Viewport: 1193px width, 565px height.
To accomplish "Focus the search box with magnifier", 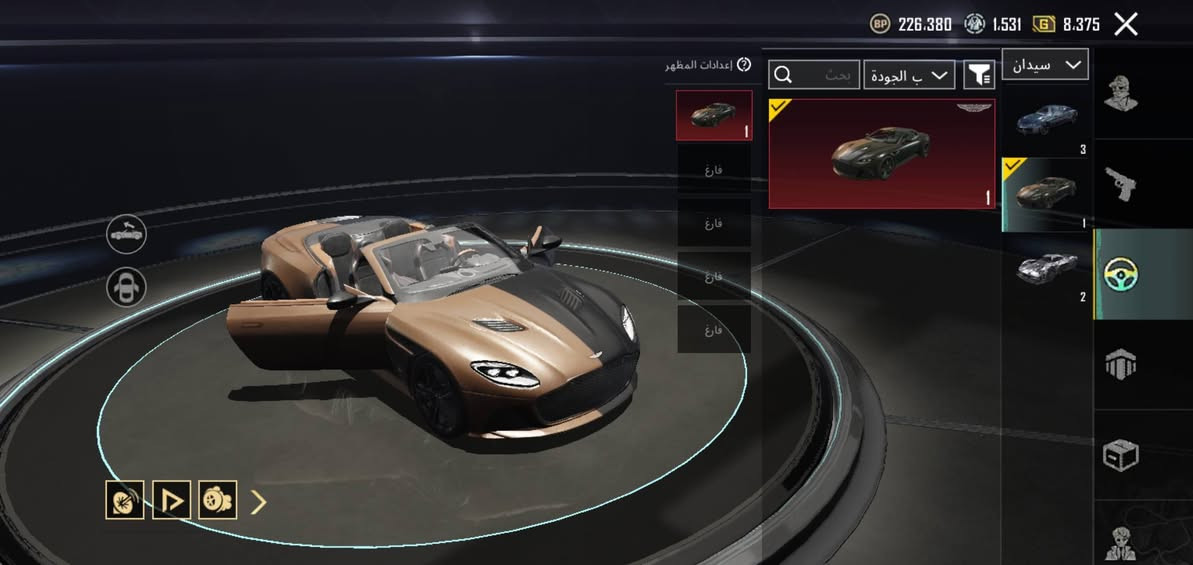I will coord(814,75).
